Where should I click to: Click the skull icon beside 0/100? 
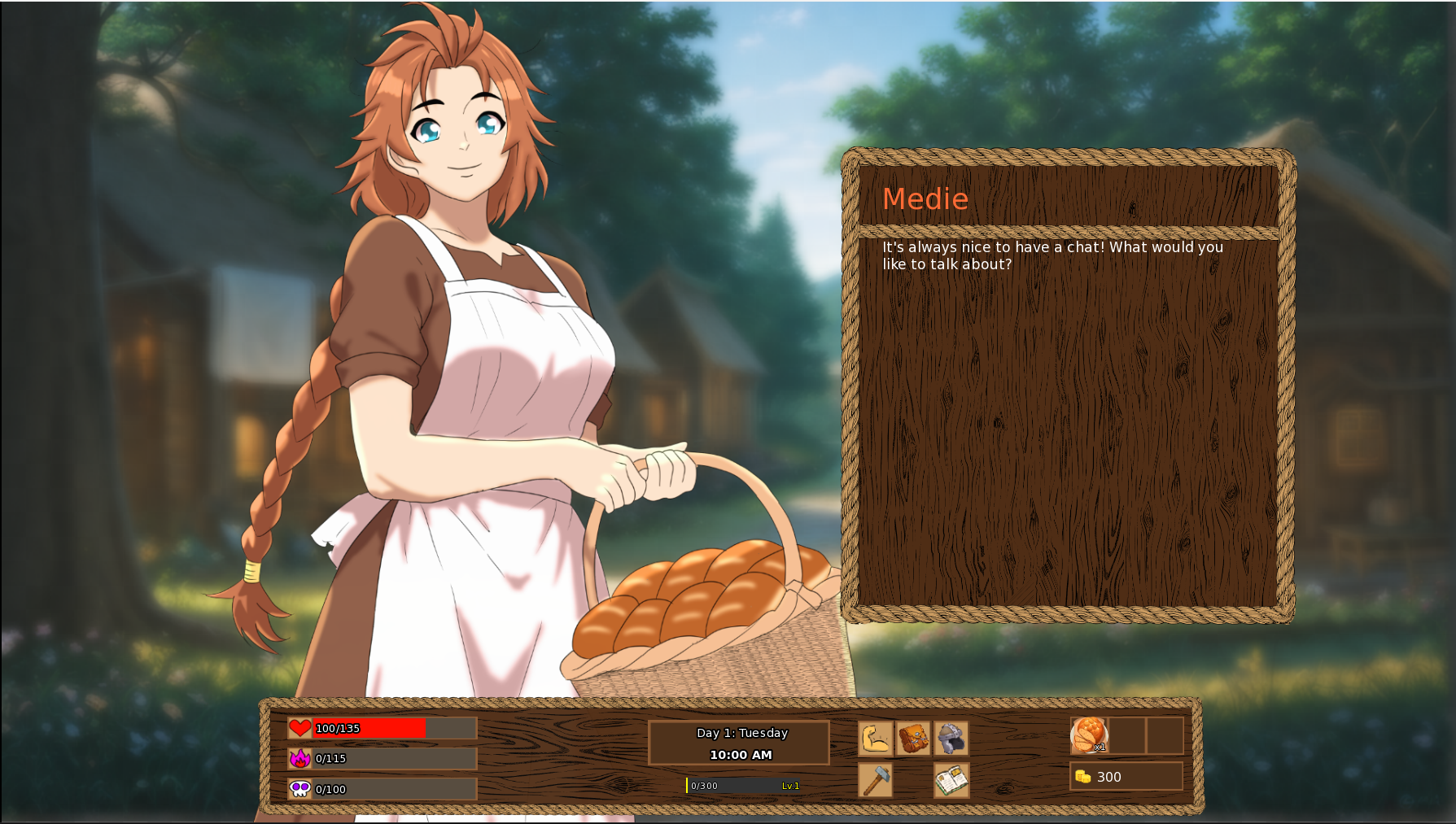[300, 789]
